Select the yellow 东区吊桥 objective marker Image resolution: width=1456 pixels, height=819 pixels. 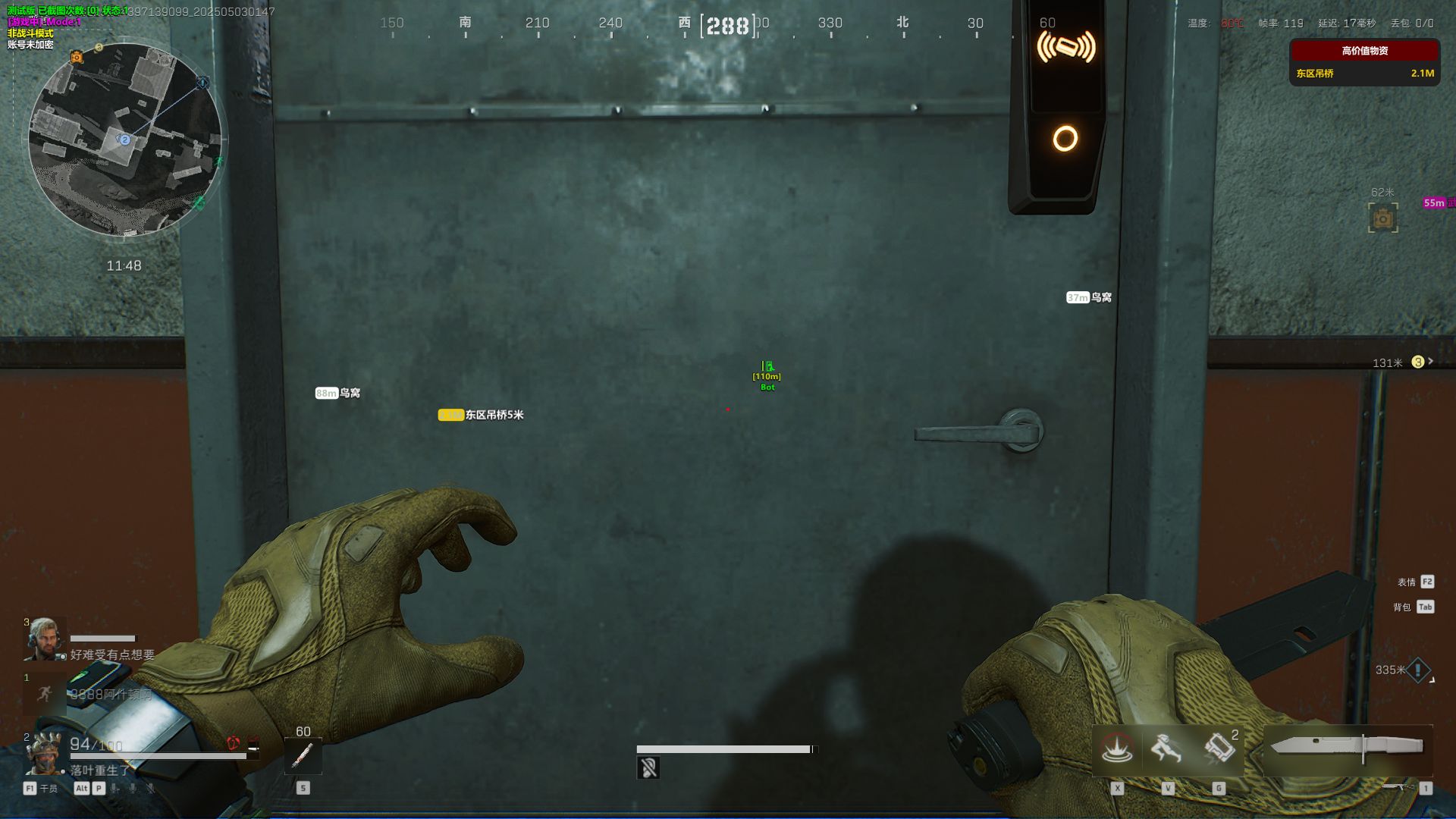481,415
